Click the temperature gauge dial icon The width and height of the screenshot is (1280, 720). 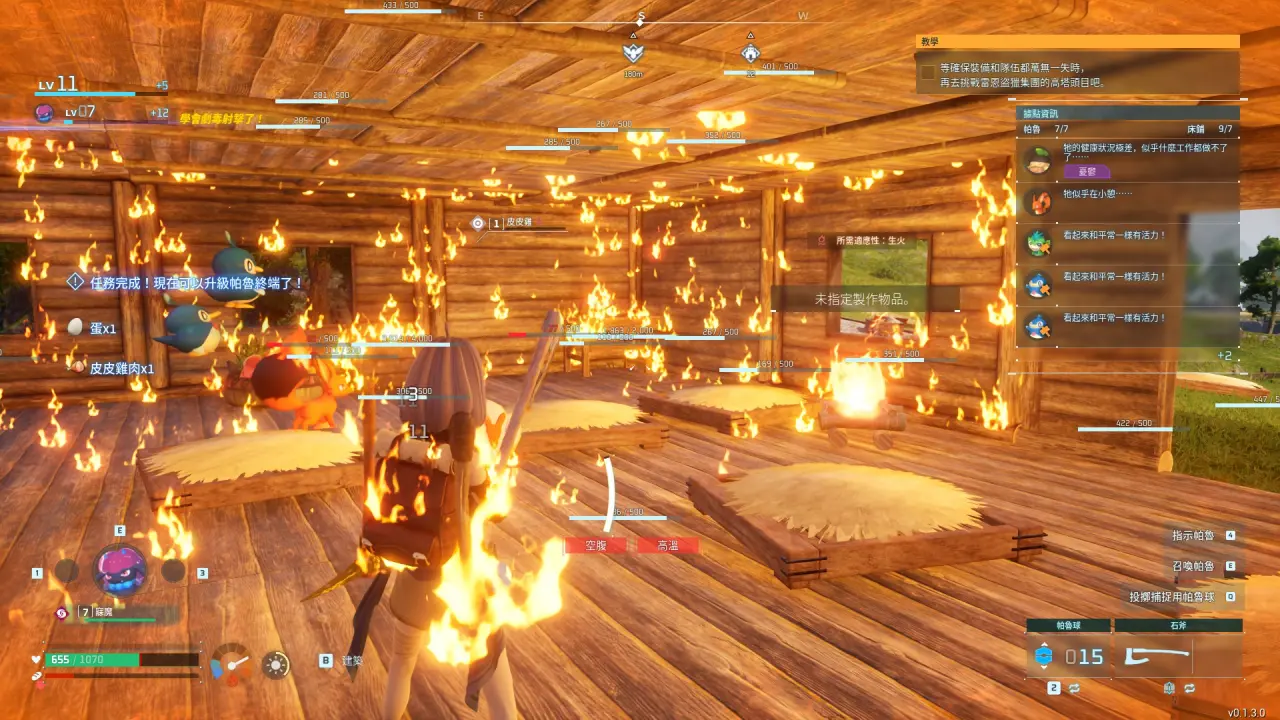[232, 663]
